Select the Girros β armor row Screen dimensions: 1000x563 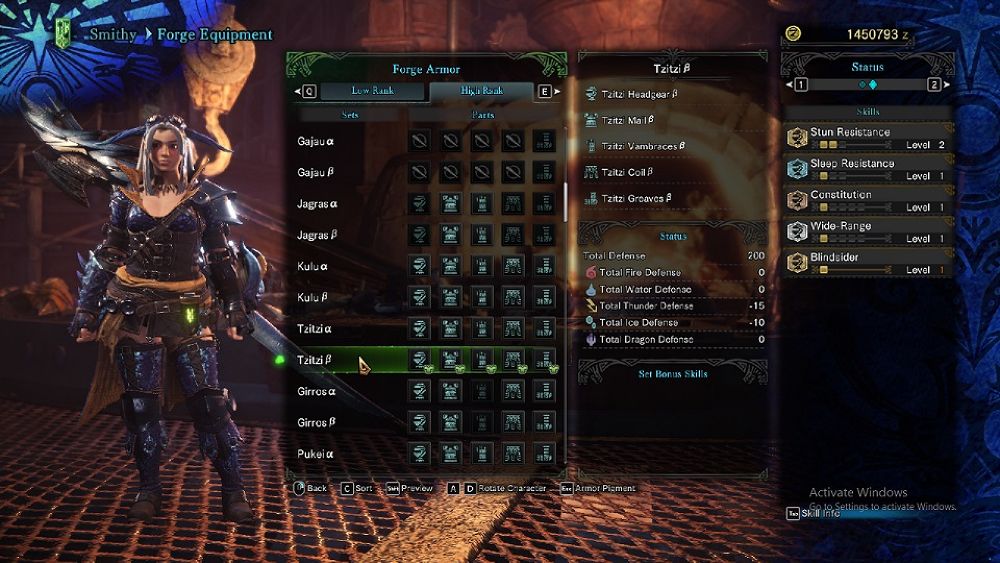coord(317,423)
